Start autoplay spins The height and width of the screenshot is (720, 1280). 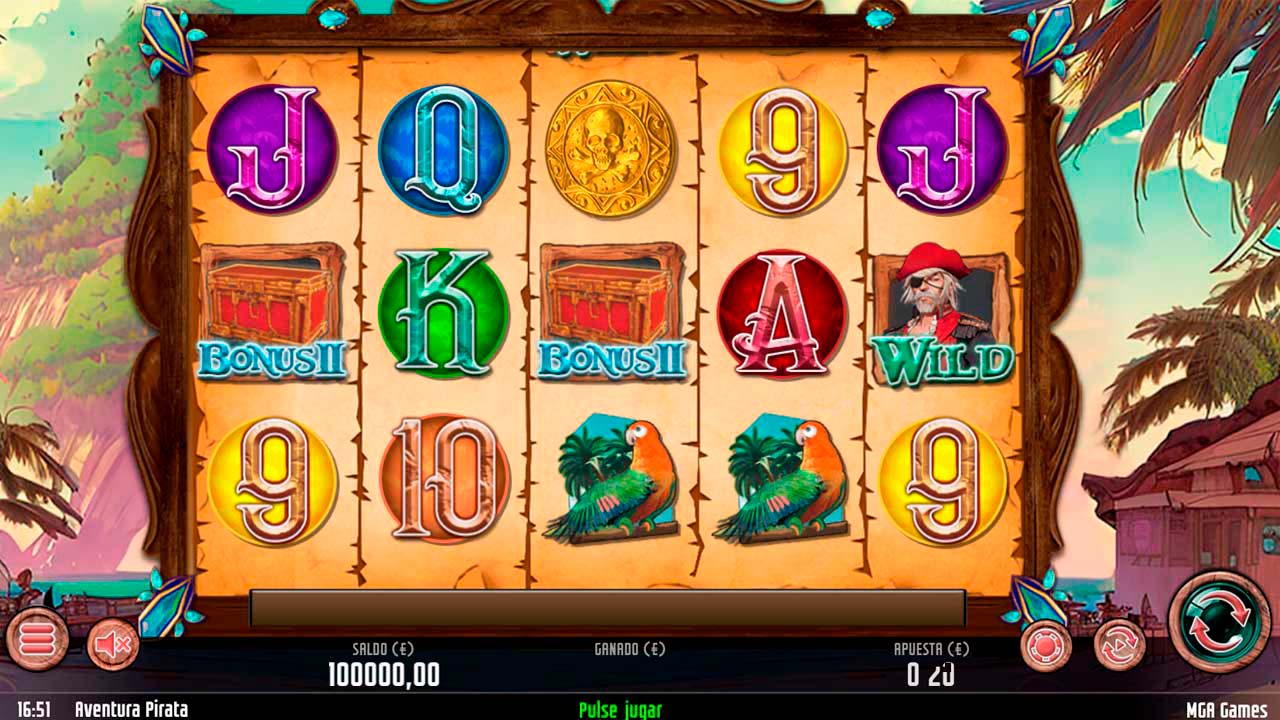click(x=1118, y=645)
